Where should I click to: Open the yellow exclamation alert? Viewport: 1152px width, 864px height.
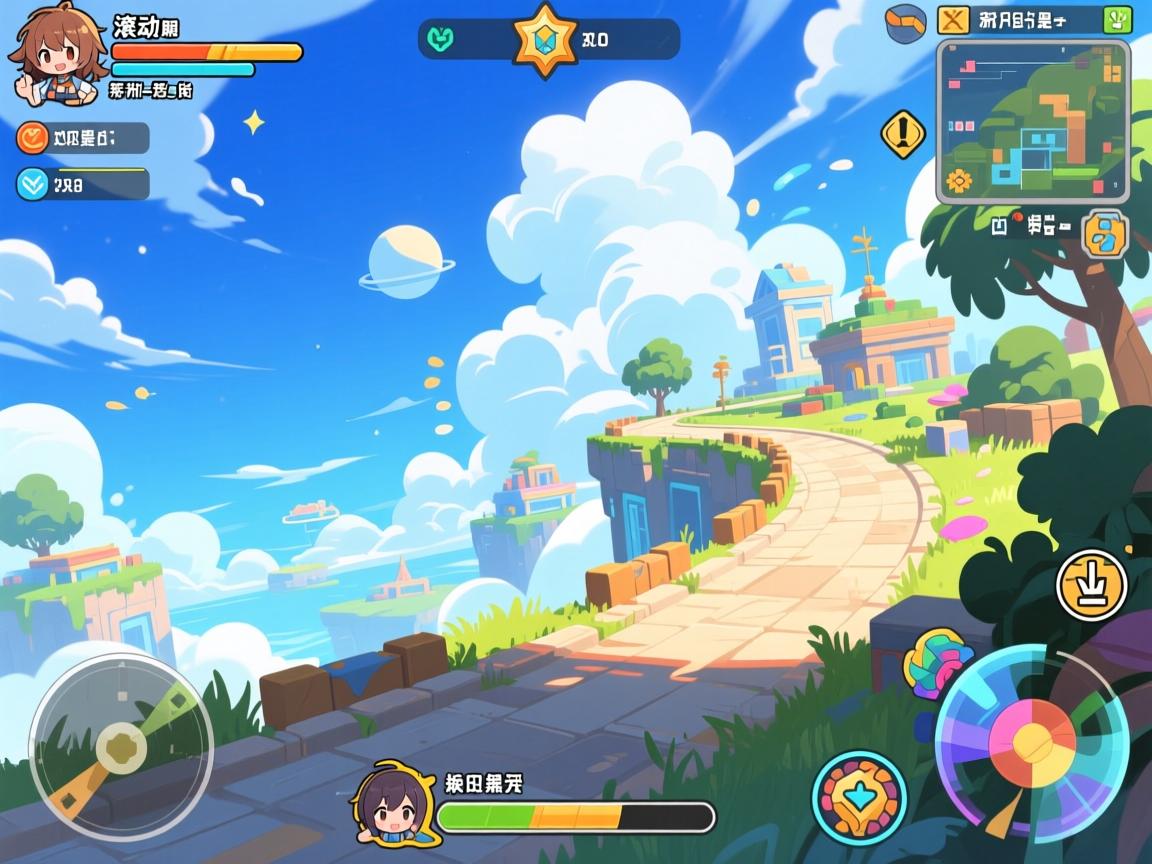tap(902, 133)
